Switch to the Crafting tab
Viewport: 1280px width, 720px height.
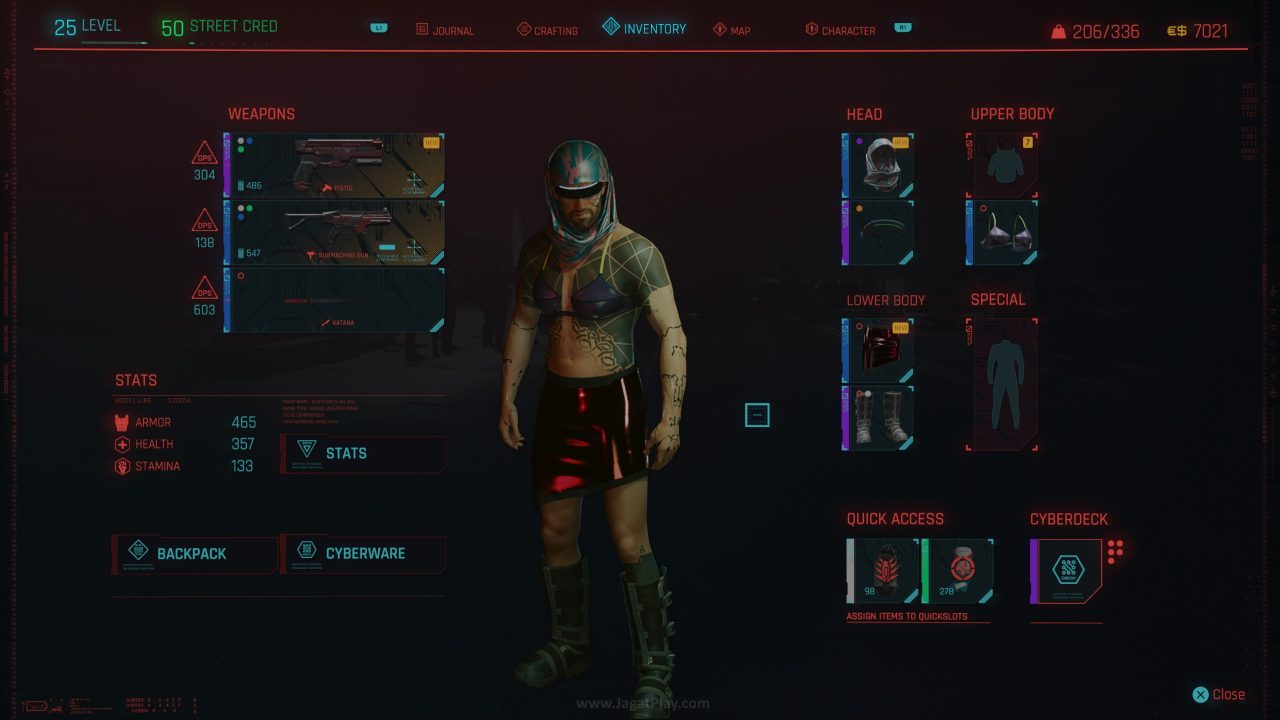(x=547, y=30)
